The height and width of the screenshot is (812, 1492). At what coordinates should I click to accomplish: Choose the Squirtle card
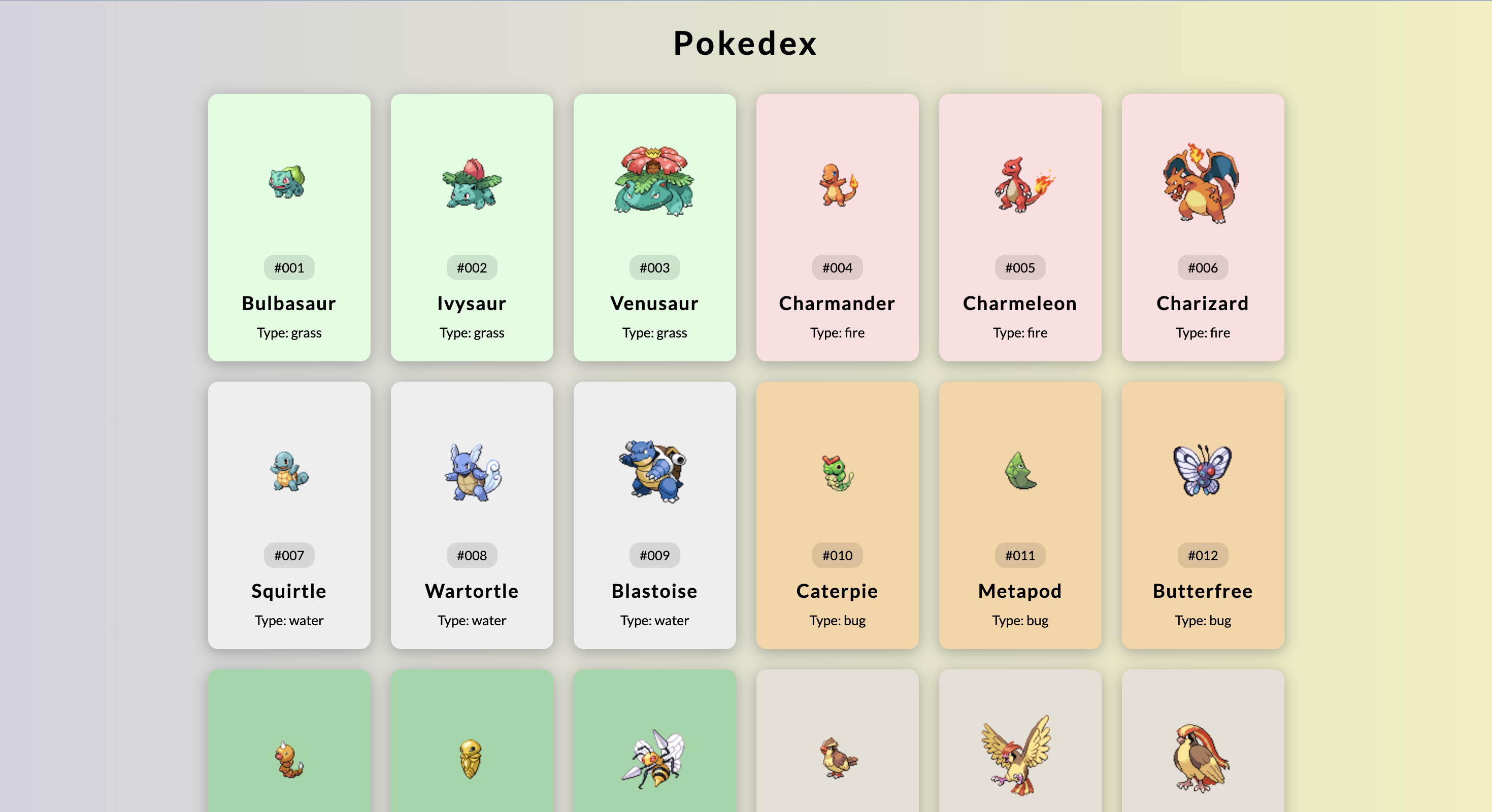pos(289,514)
